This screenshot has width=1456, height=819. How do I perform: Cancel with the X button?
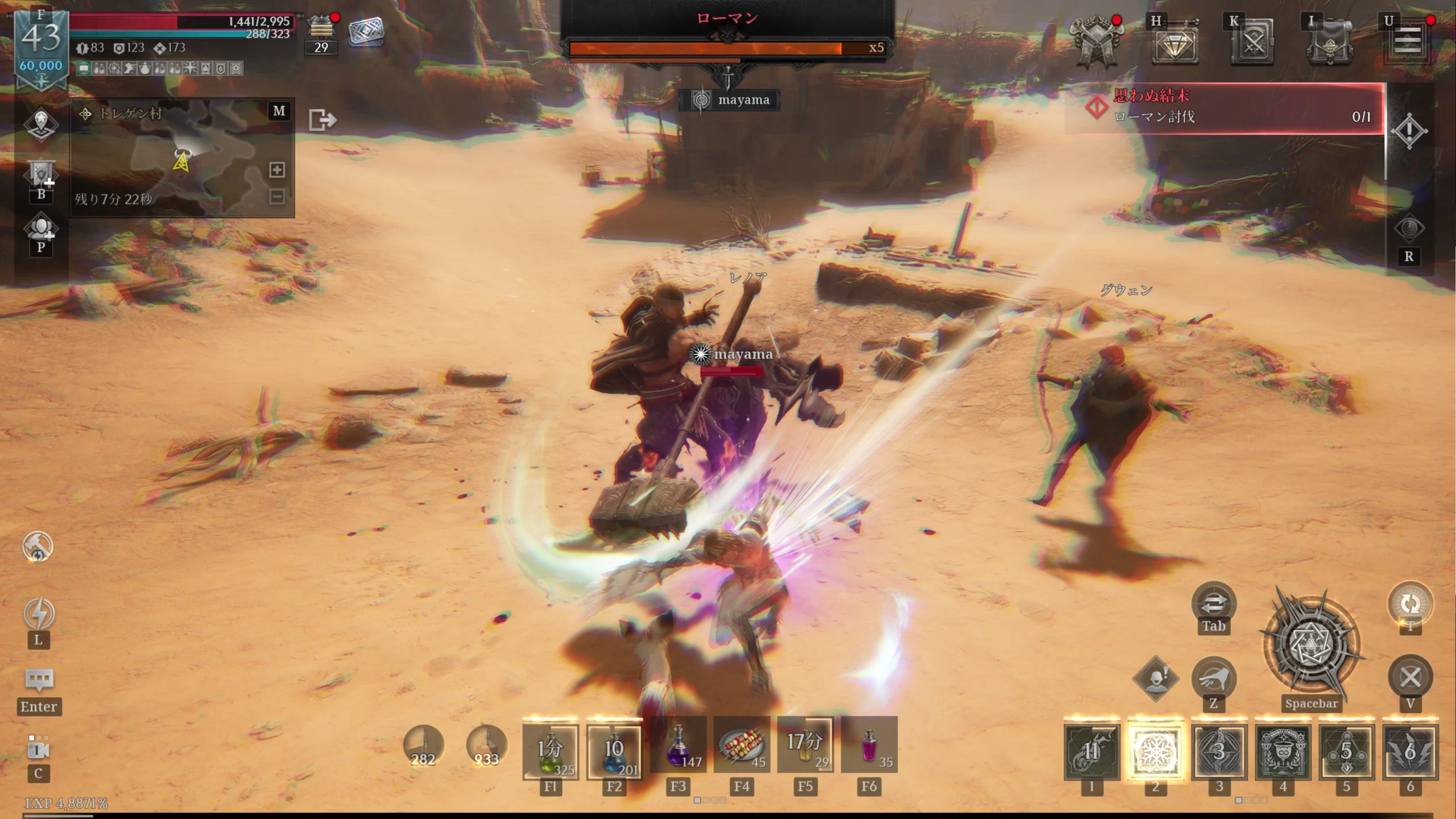1410,677
